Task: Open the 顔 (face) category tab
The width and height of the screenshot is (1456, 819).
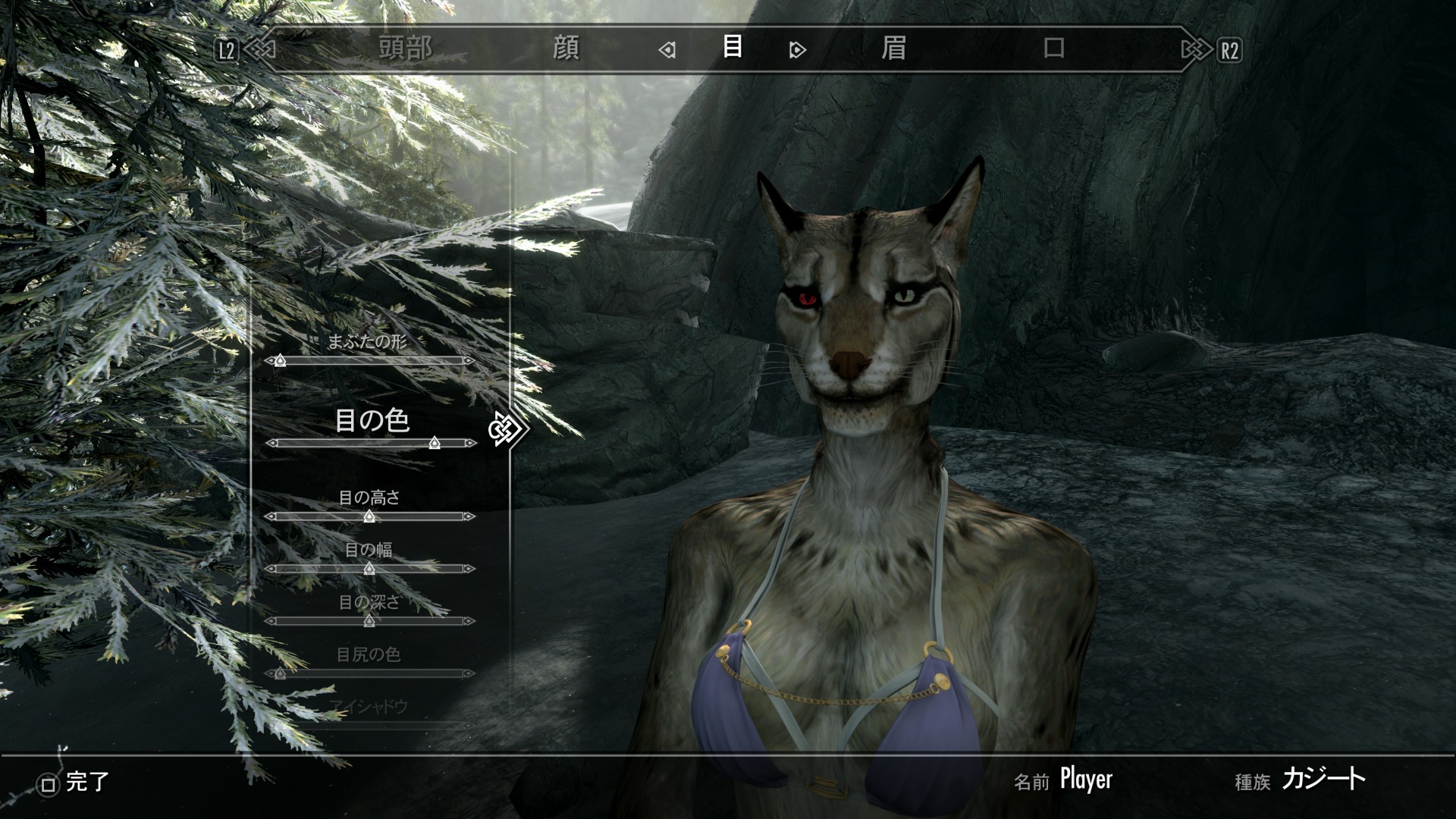Action: (x=566, y=49)
